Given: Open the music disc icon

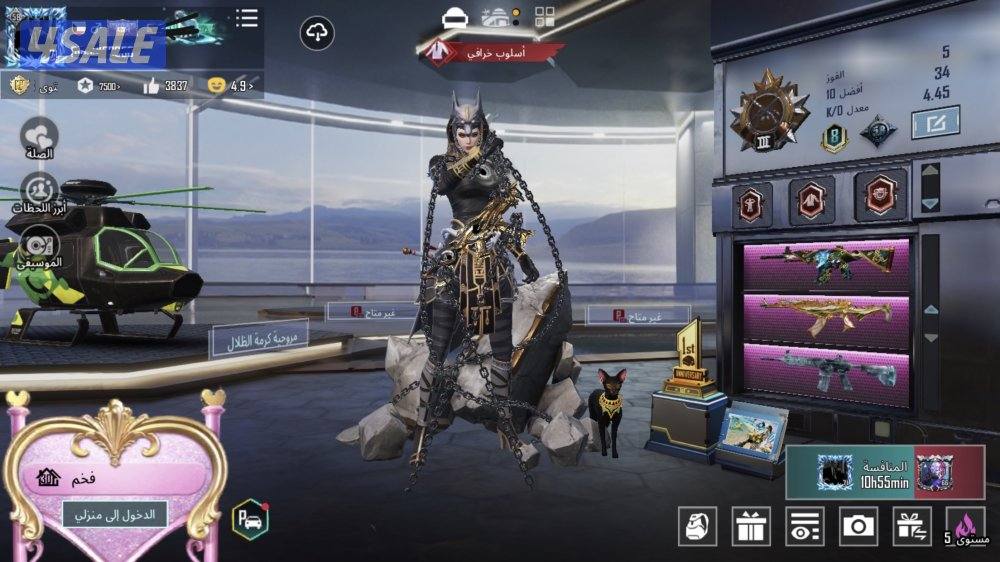Looking at the screenshot, I should pyautogui.click(x=39, y=247).
